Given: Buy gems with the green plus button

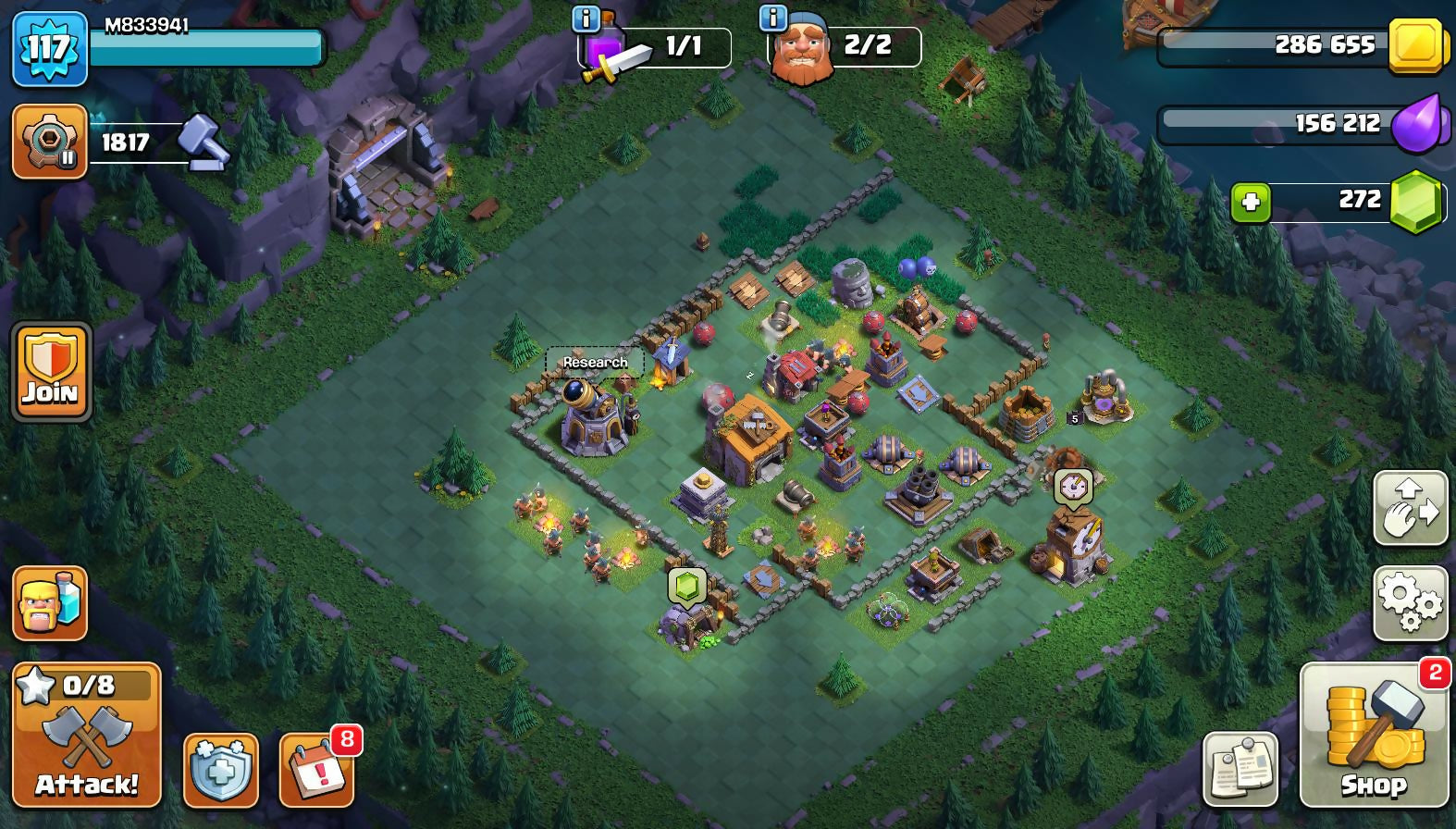Looking at the screenshot, I should click(x=1251, y=202).
